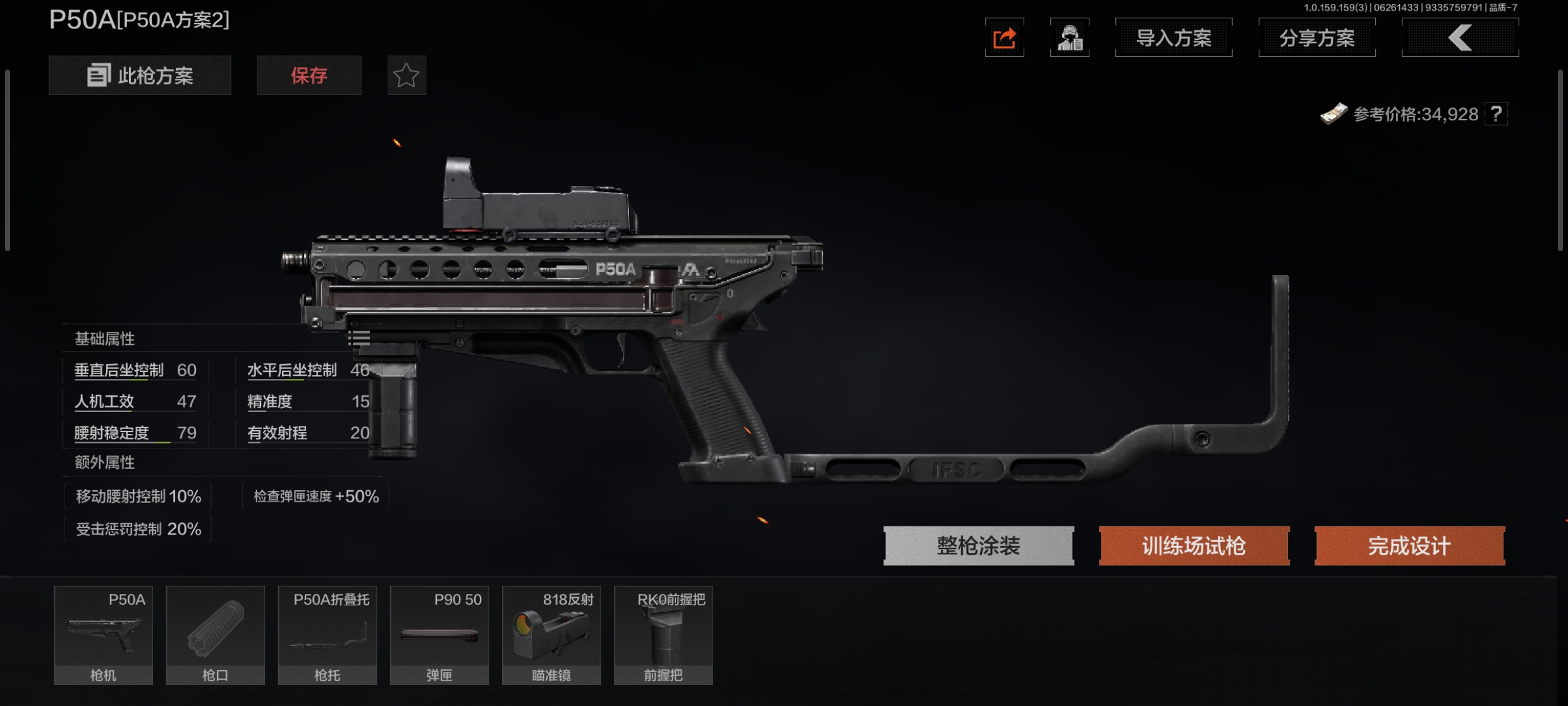Choose 导入方案 to import a build

click(1173, 38)
